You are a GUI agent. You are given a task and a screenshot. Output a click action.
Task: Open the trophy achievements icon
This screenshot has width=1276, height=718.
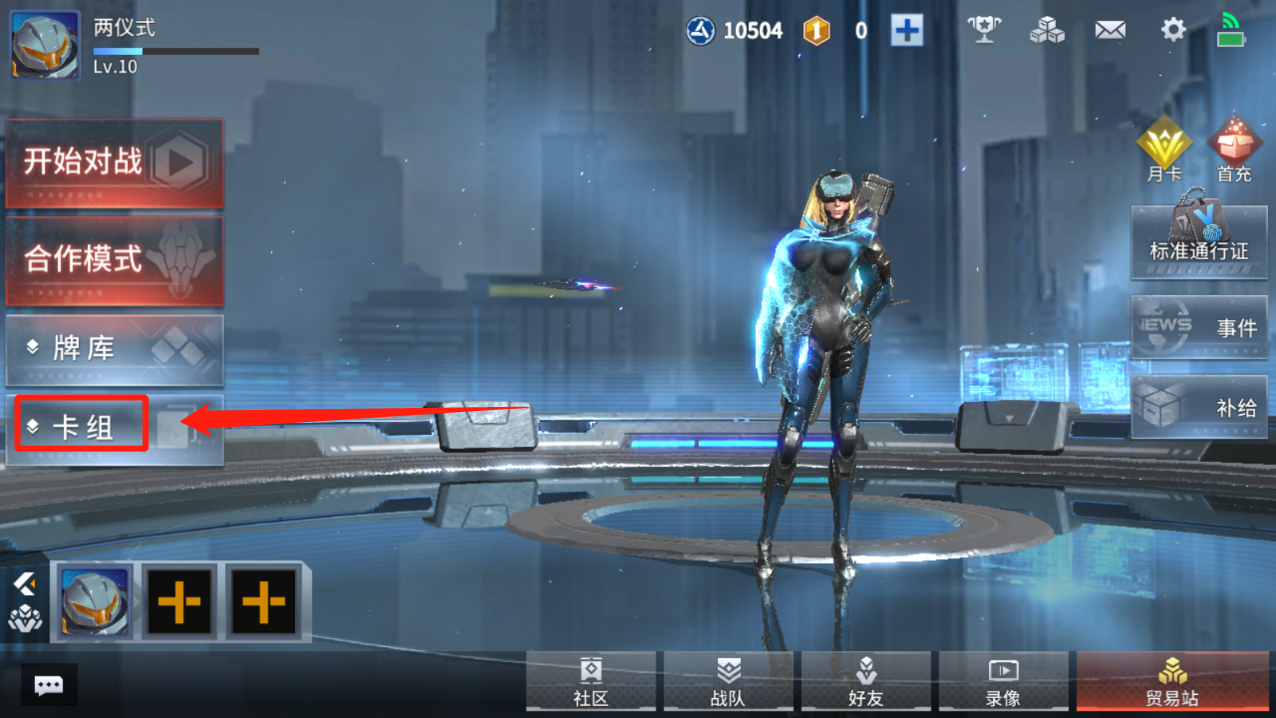pos(984,30)
